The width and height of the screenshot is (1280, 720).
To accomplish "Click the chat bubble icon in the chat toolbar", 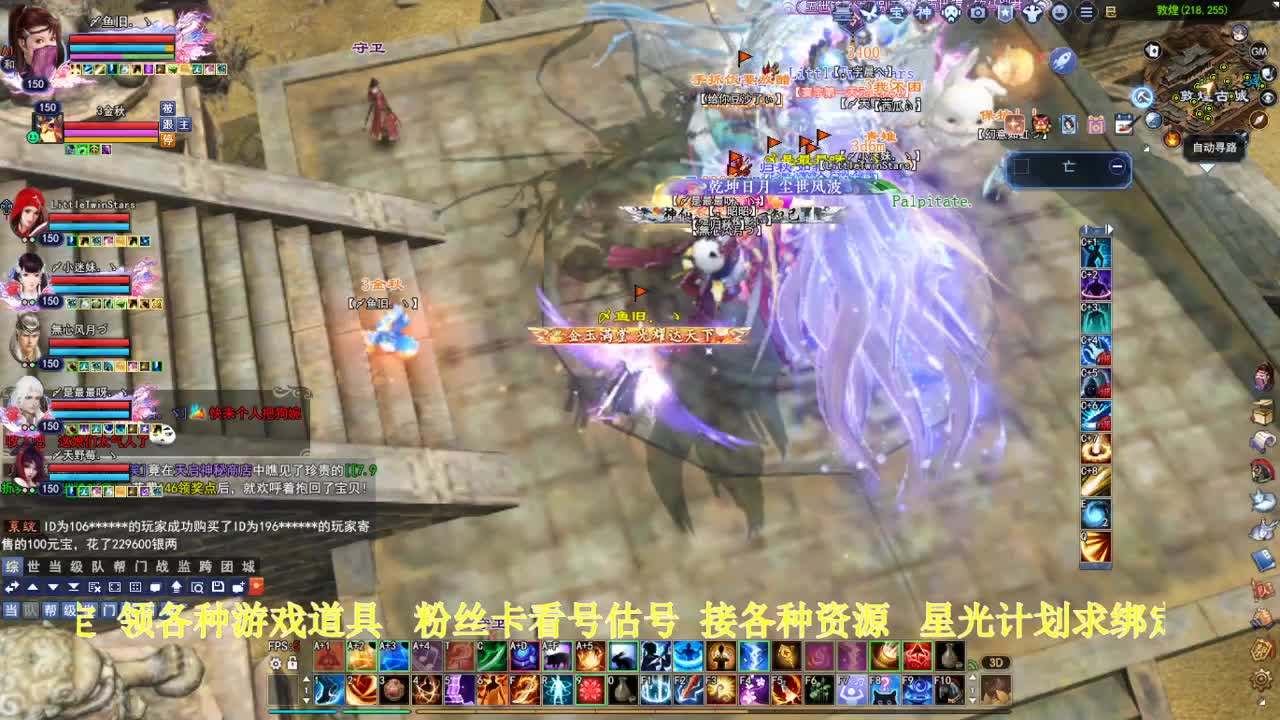I will click(x=155, y=586).
